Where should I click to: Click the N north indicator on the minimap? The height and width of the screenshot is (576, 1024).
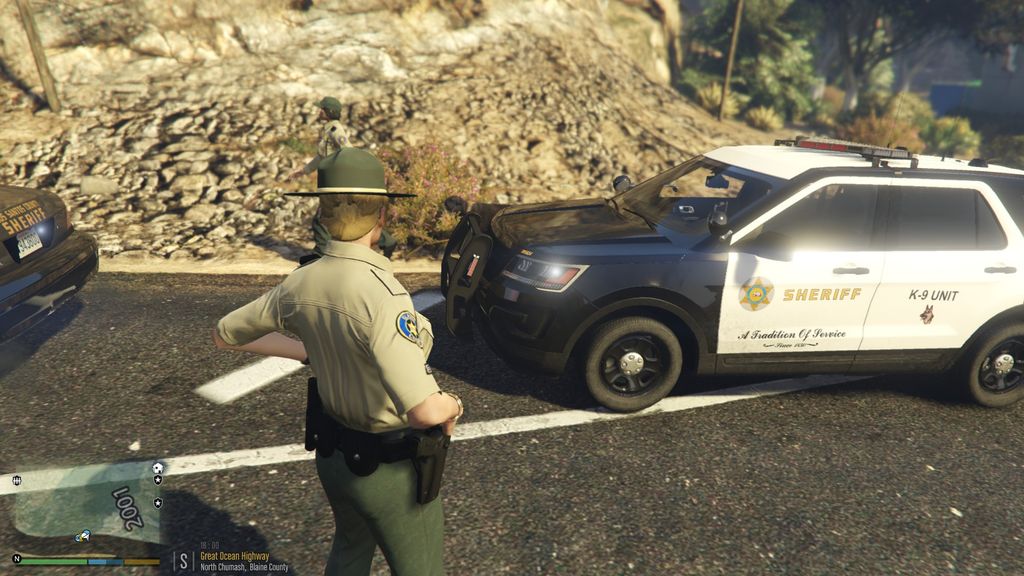pos(16,558)
